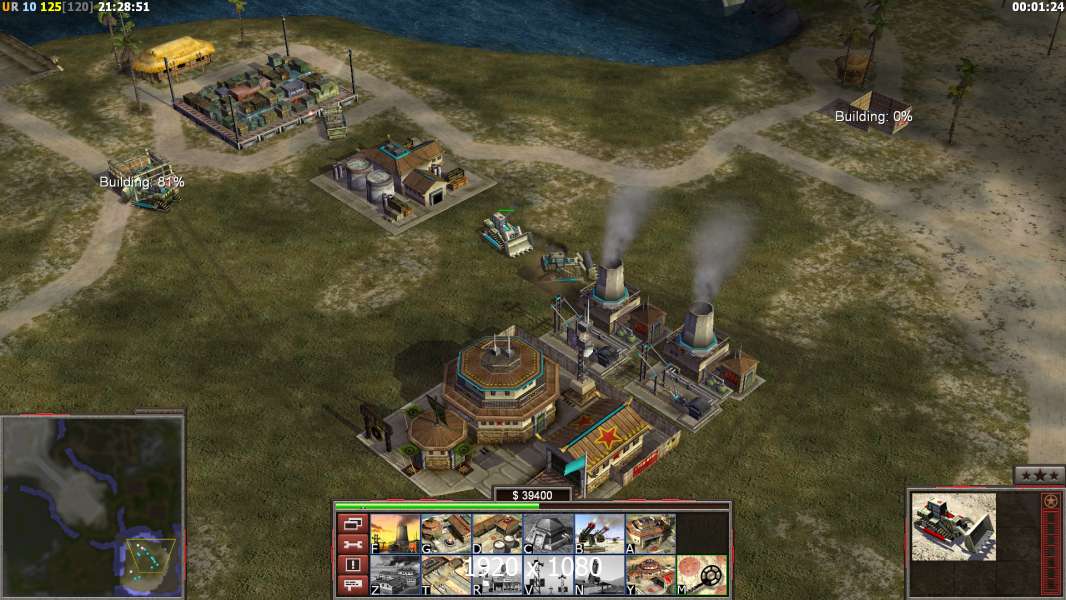Select the Bunker build icon labeled C
Viewport: 1066px width, 600px height.
548,534
